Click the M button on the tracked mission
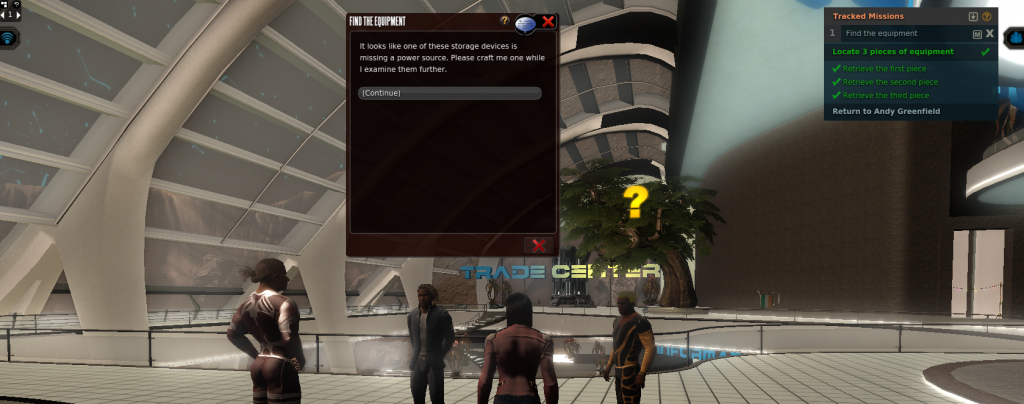1024x404 pixels. [977, 33]
